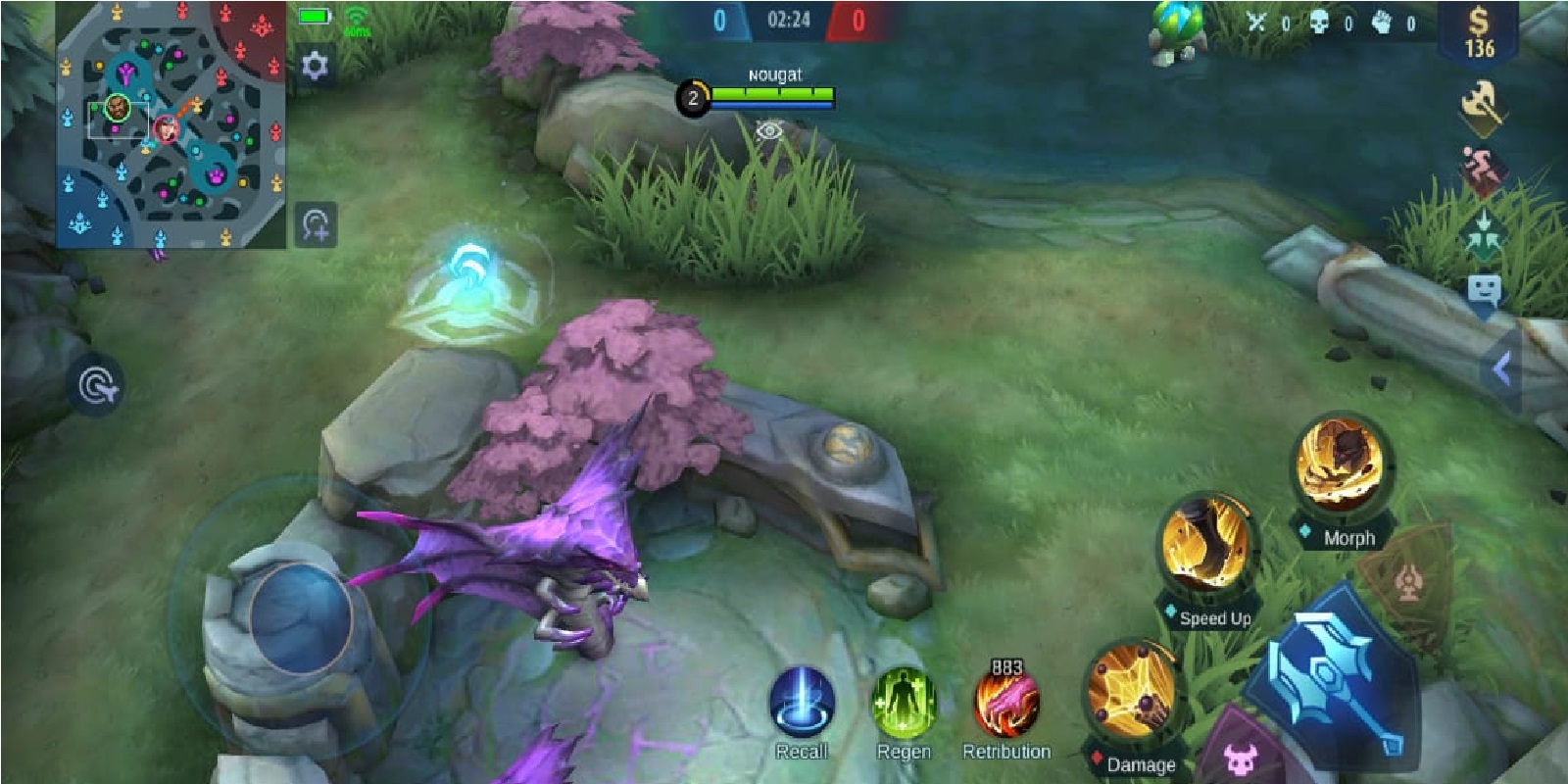This screenshot has height=784, width=1568.
Task: Open the settings gear menu
Action: coord(312,63)
